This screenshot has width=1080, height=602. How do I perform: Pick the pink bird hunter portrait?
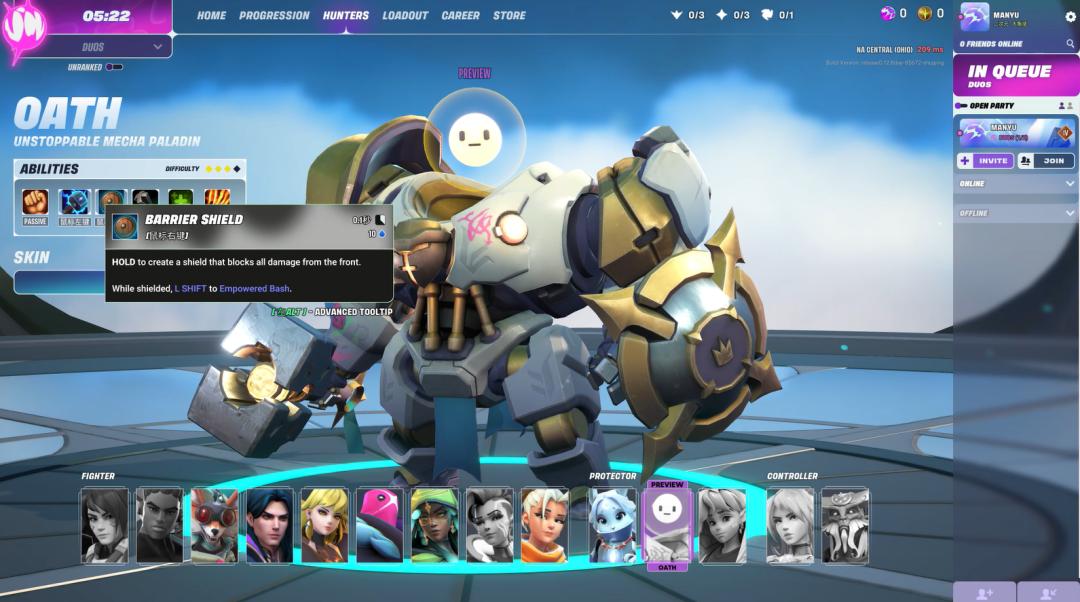pyautogui.click(x=379, y=525)
